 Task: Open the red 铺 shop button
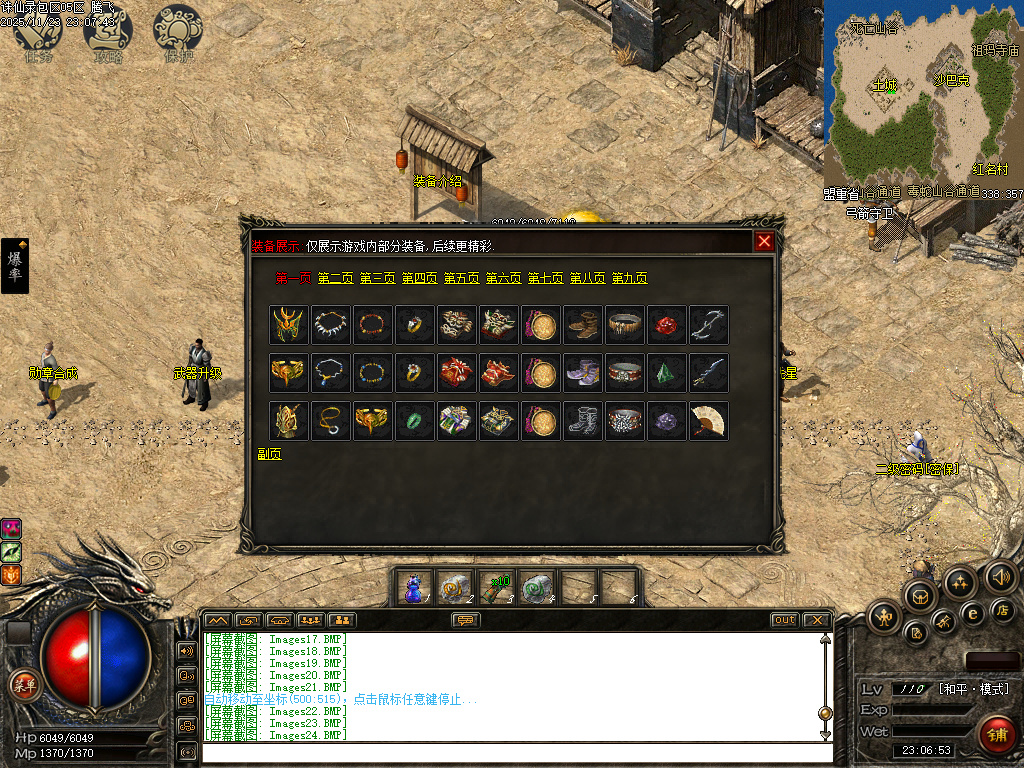coord(996,735)
